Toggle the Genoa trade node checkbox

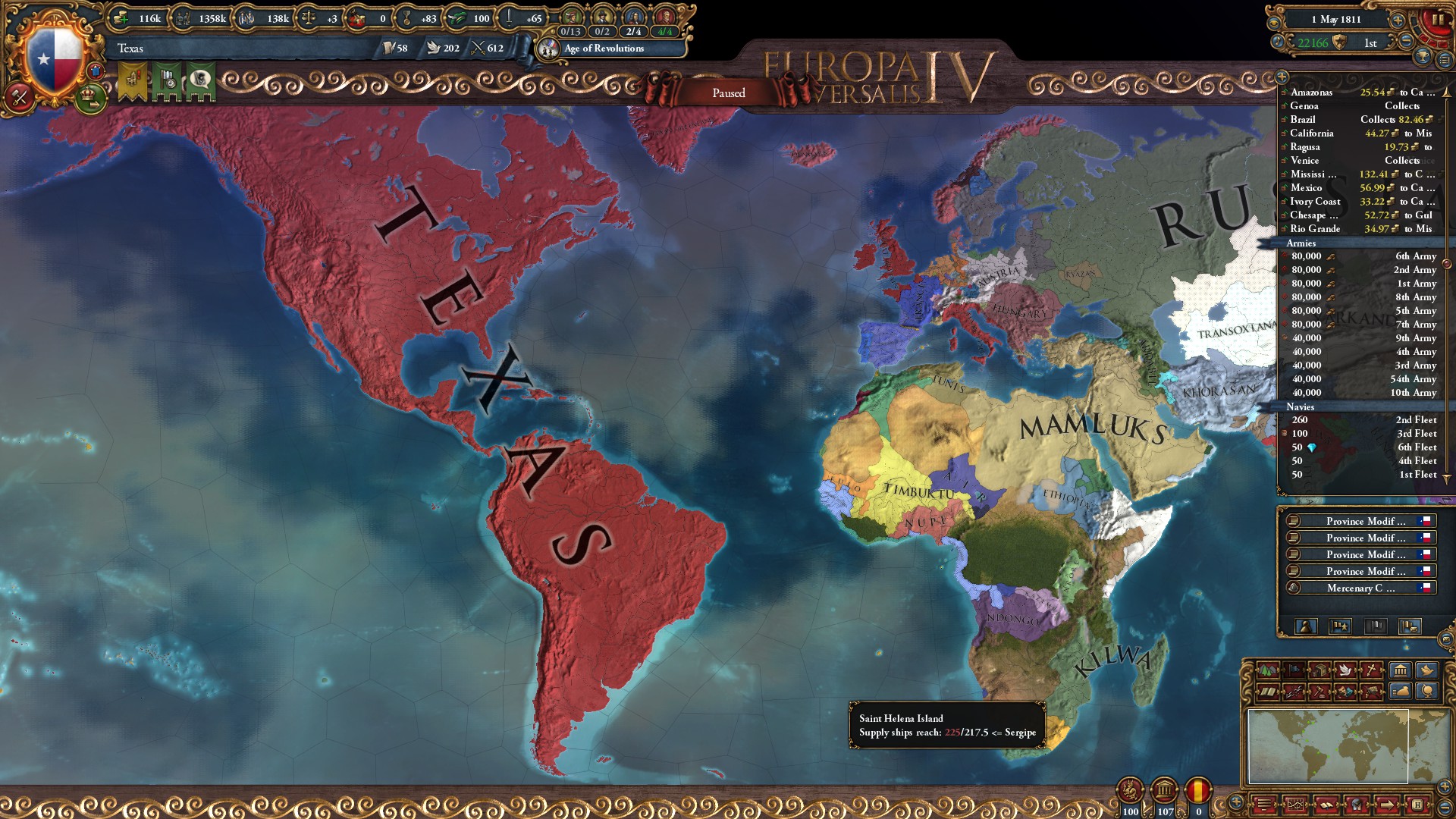tap(1284, 106)
